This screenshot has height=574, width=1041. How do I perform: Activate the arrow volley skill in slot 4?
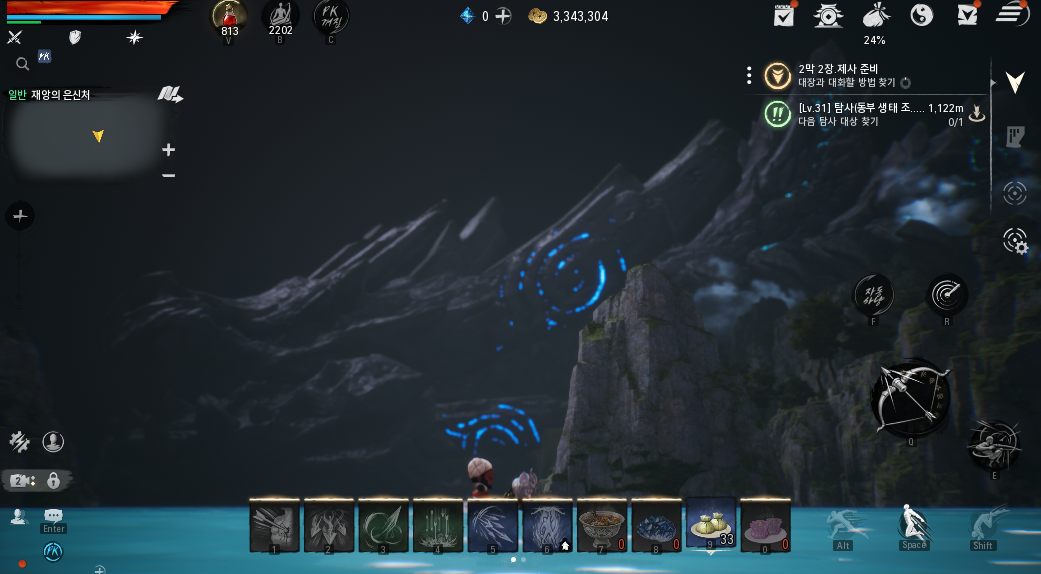pyautogui.click(x=437, y=525)
